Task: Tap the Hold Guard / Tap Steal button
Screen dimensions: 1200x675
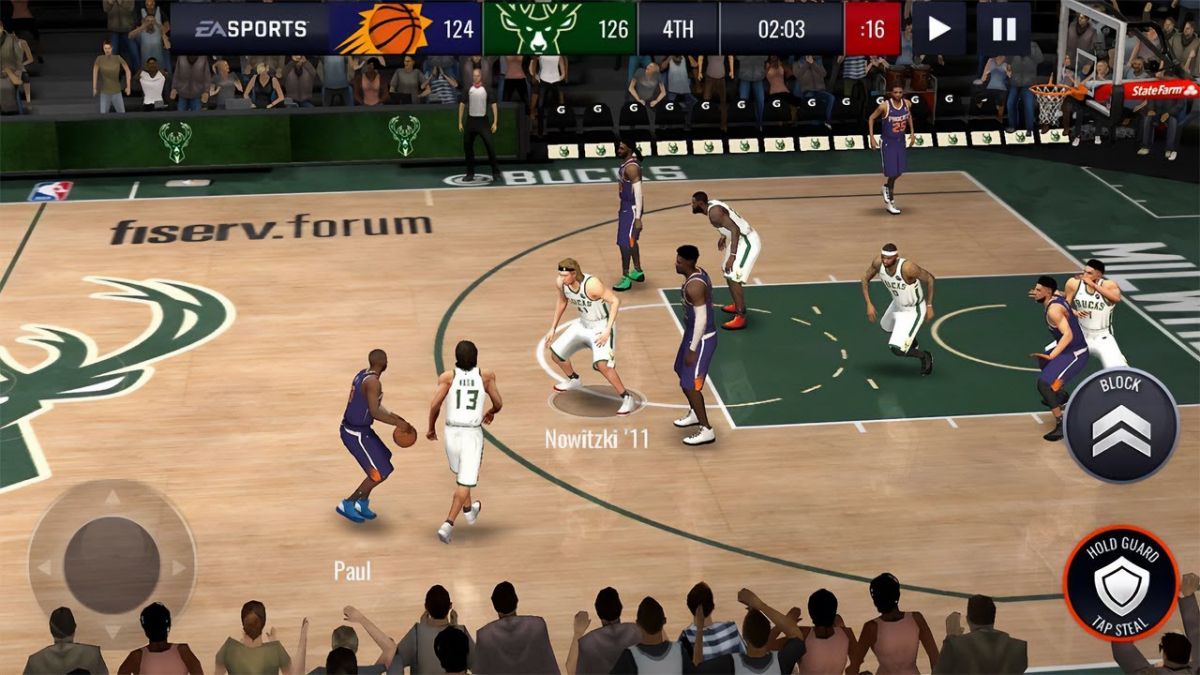Action: click(x=1120, y=583)
